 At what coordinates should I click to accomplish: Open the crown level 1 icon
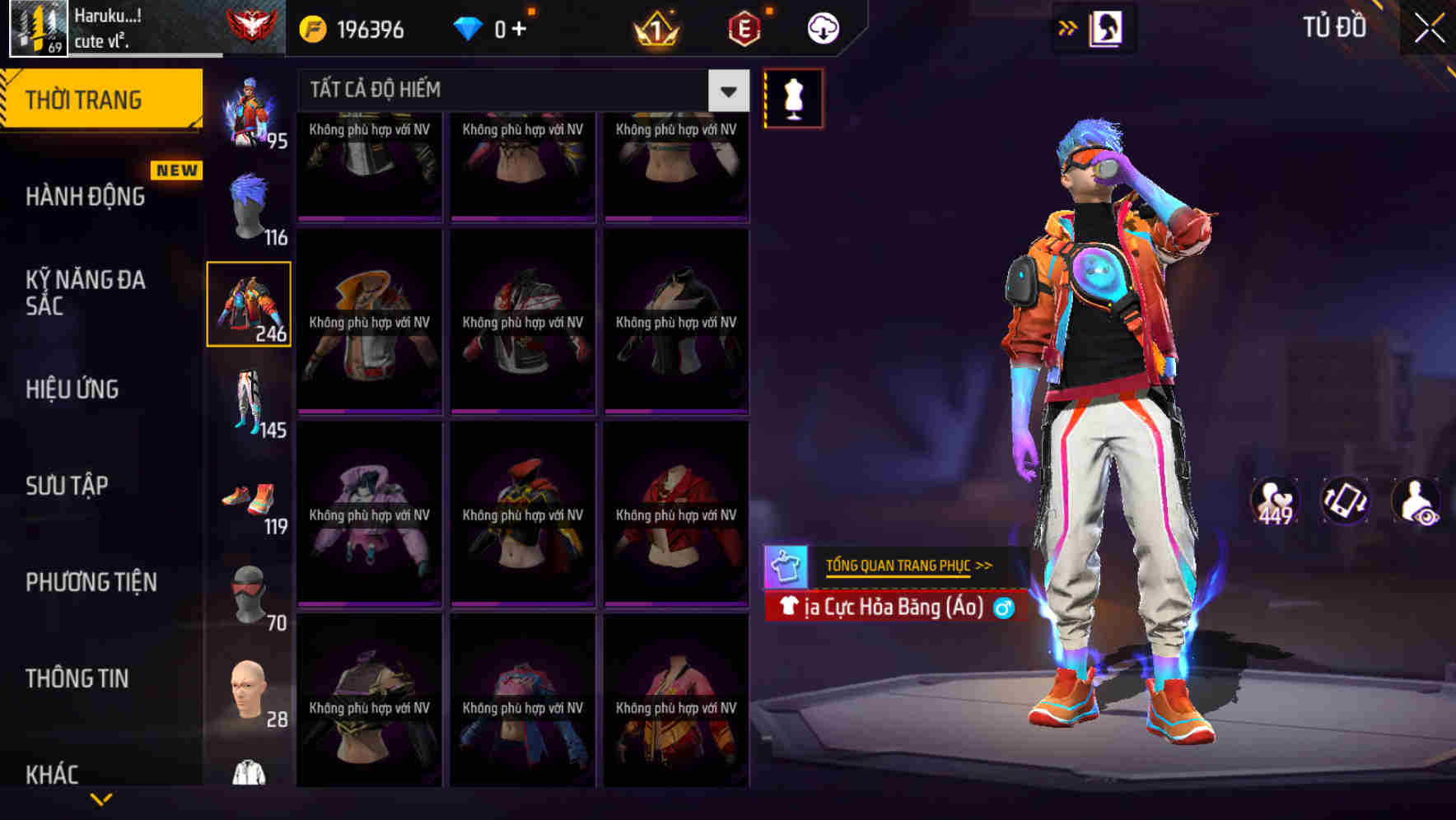click(655, 27)
